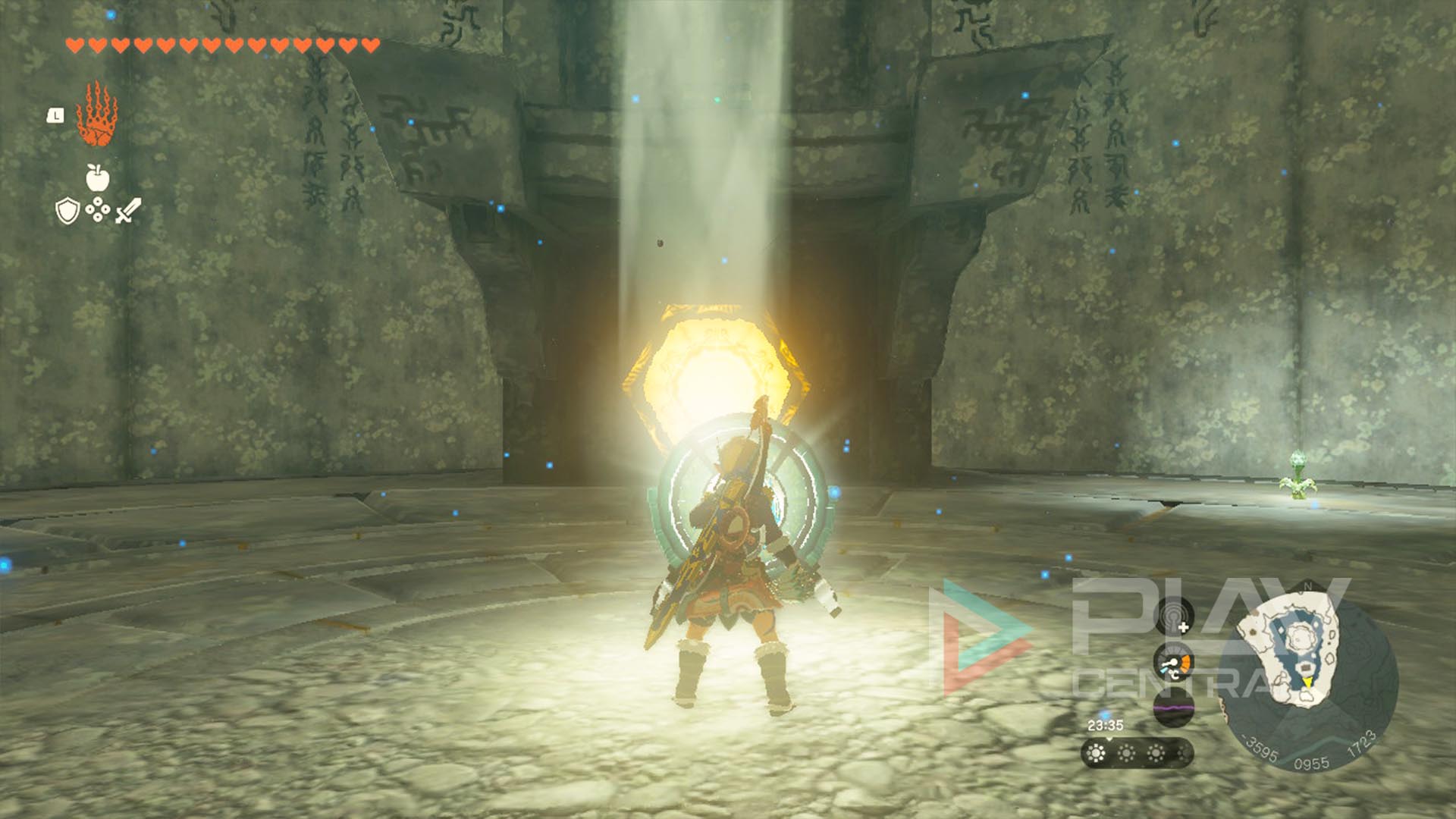Expand the small arrow above the time bar
Screen dimensions: 1456x819
[x=1110, y=739]
